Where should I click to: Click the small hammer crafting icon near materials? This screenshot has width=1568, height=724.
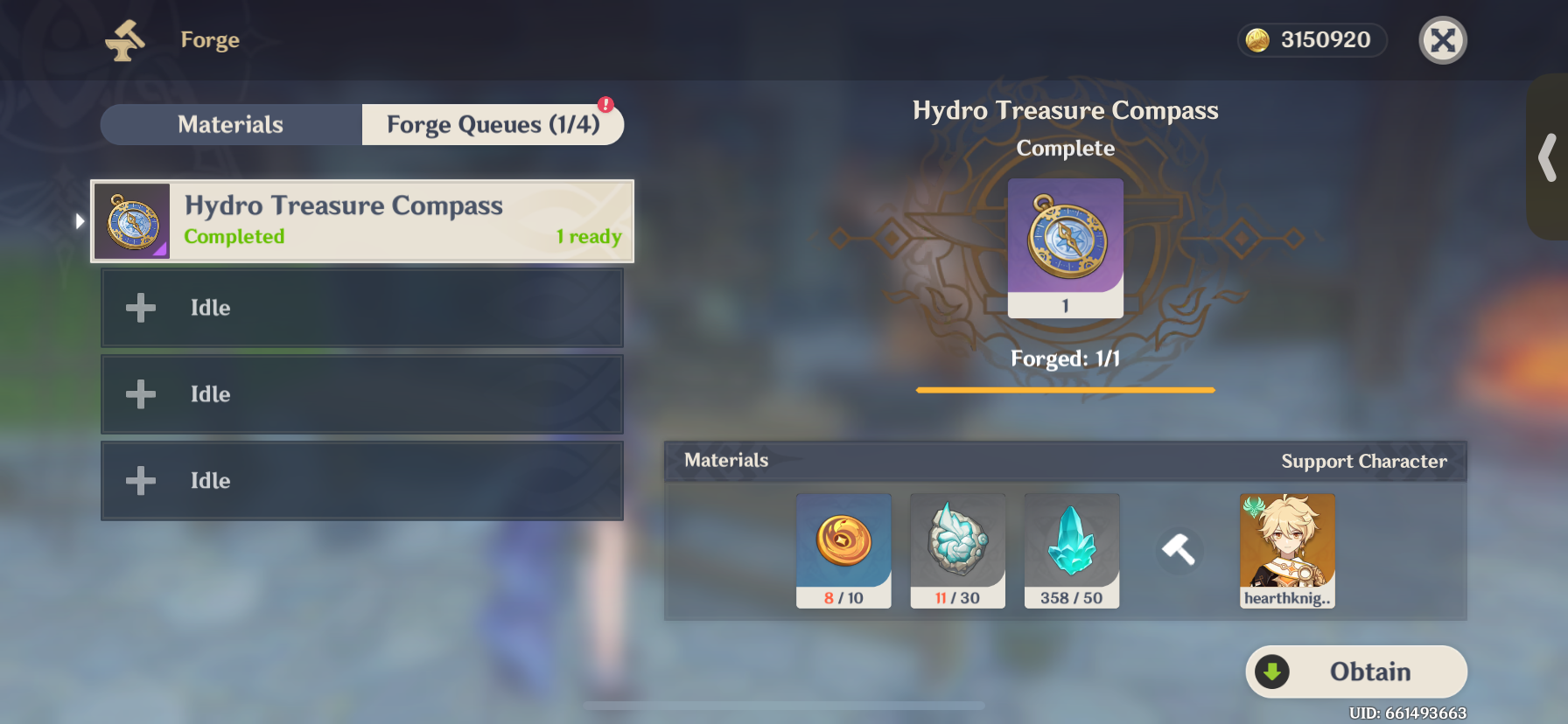1179,550
